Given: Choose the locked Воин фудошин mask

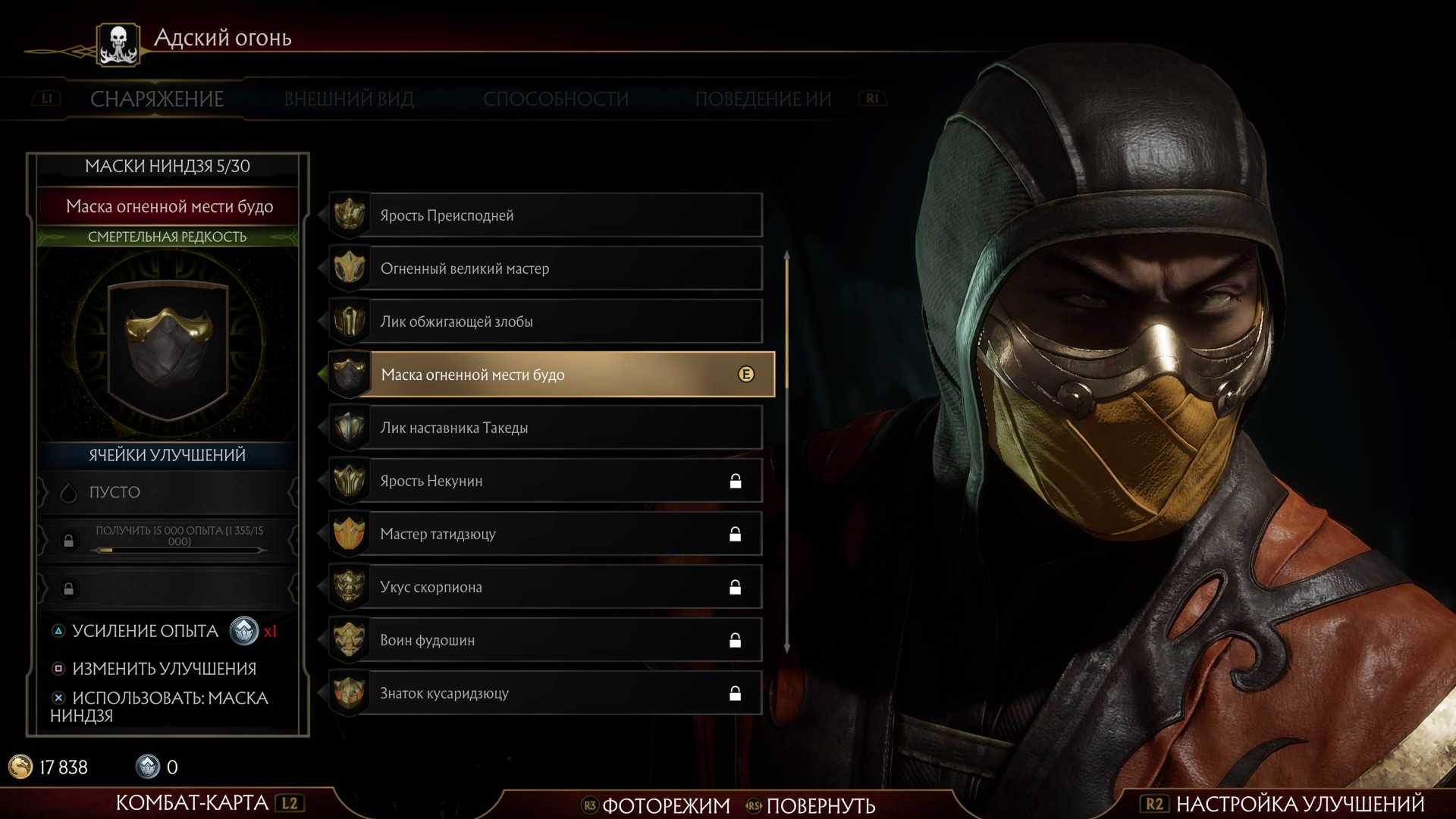Looking at the screenshot, I should pos(546,640).
